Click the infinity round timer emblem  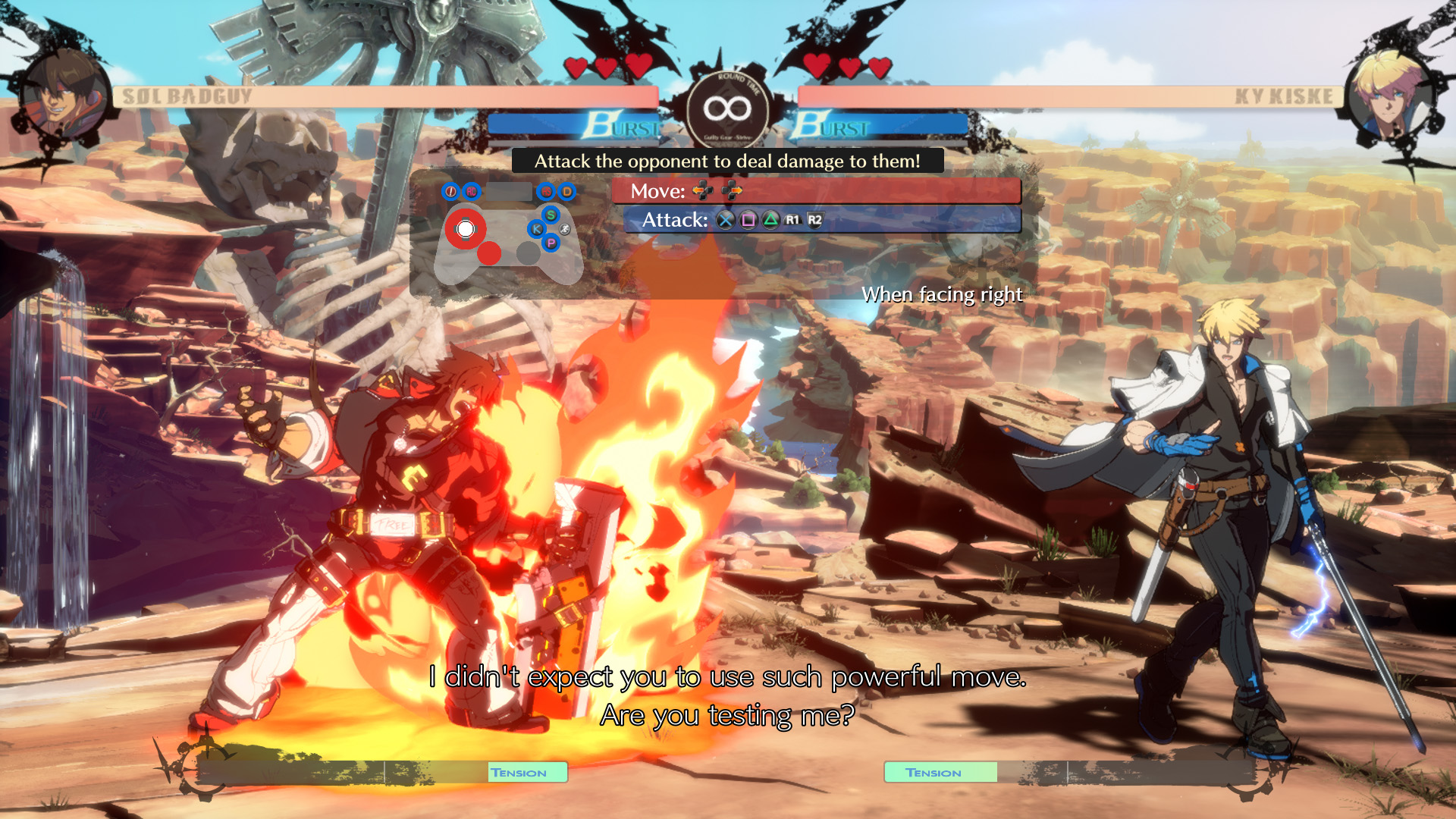726,110
